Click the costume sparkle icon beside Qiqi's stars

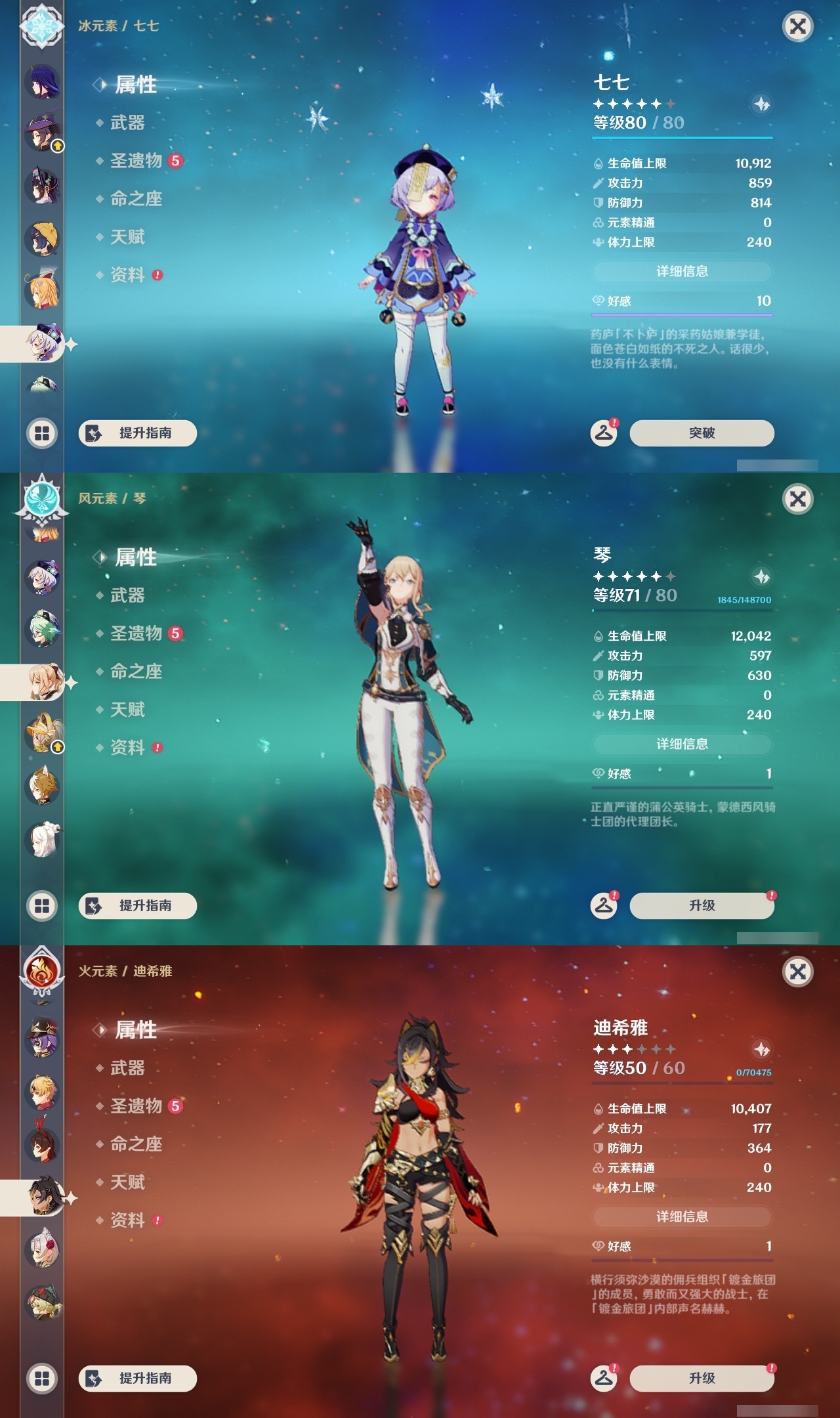(761, 103)
